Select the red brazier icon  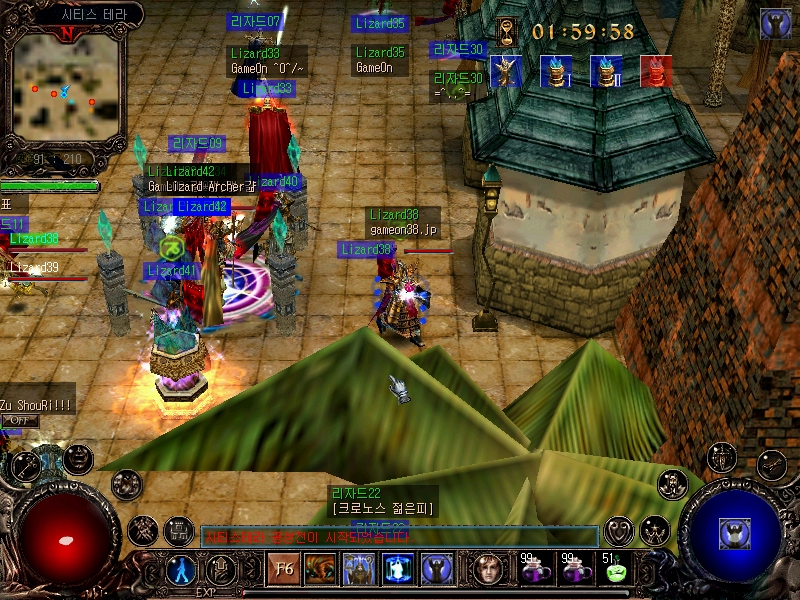point(655,71)
